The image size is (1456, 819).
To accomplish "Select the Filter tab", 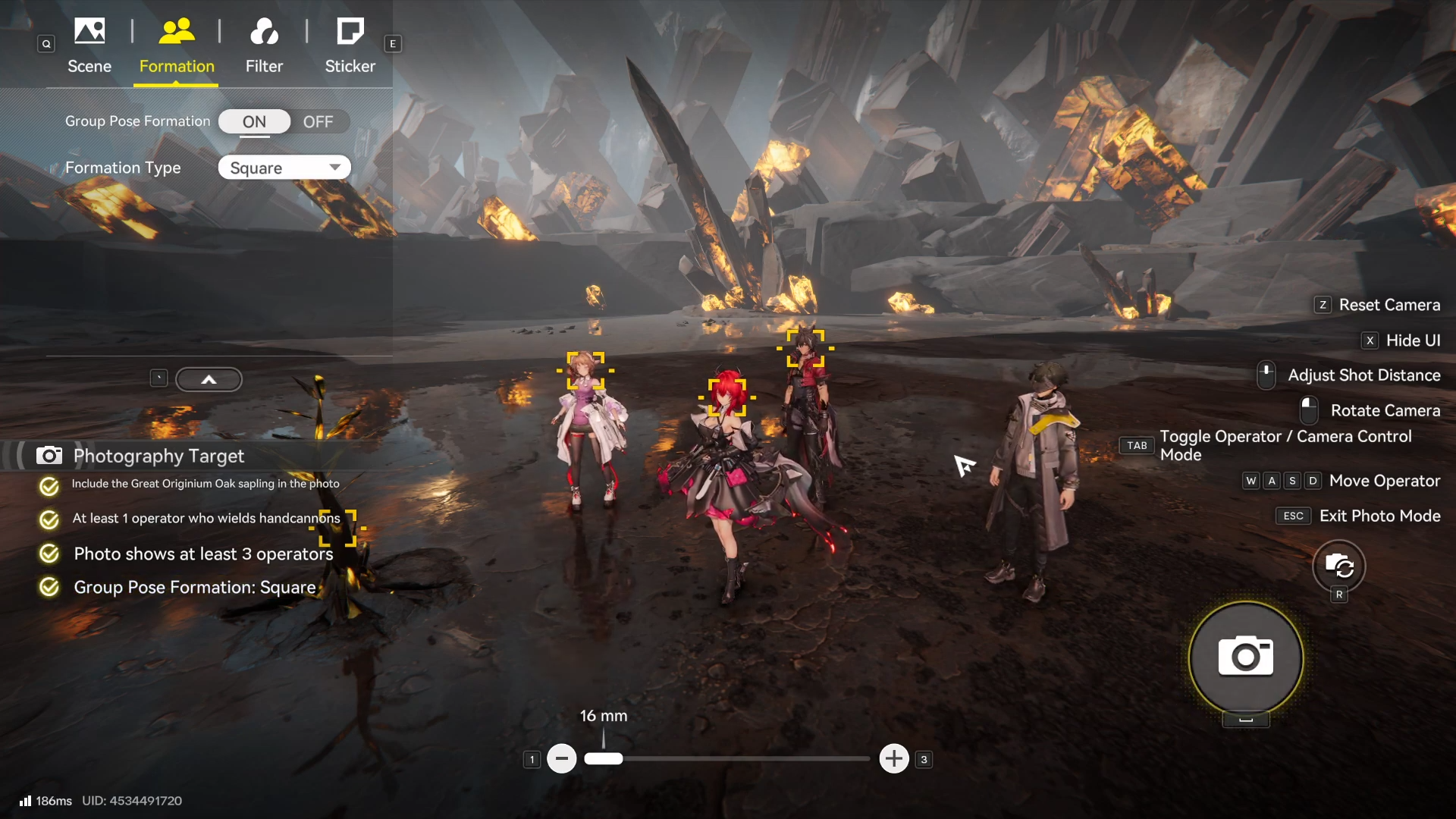I will (264, 45).
